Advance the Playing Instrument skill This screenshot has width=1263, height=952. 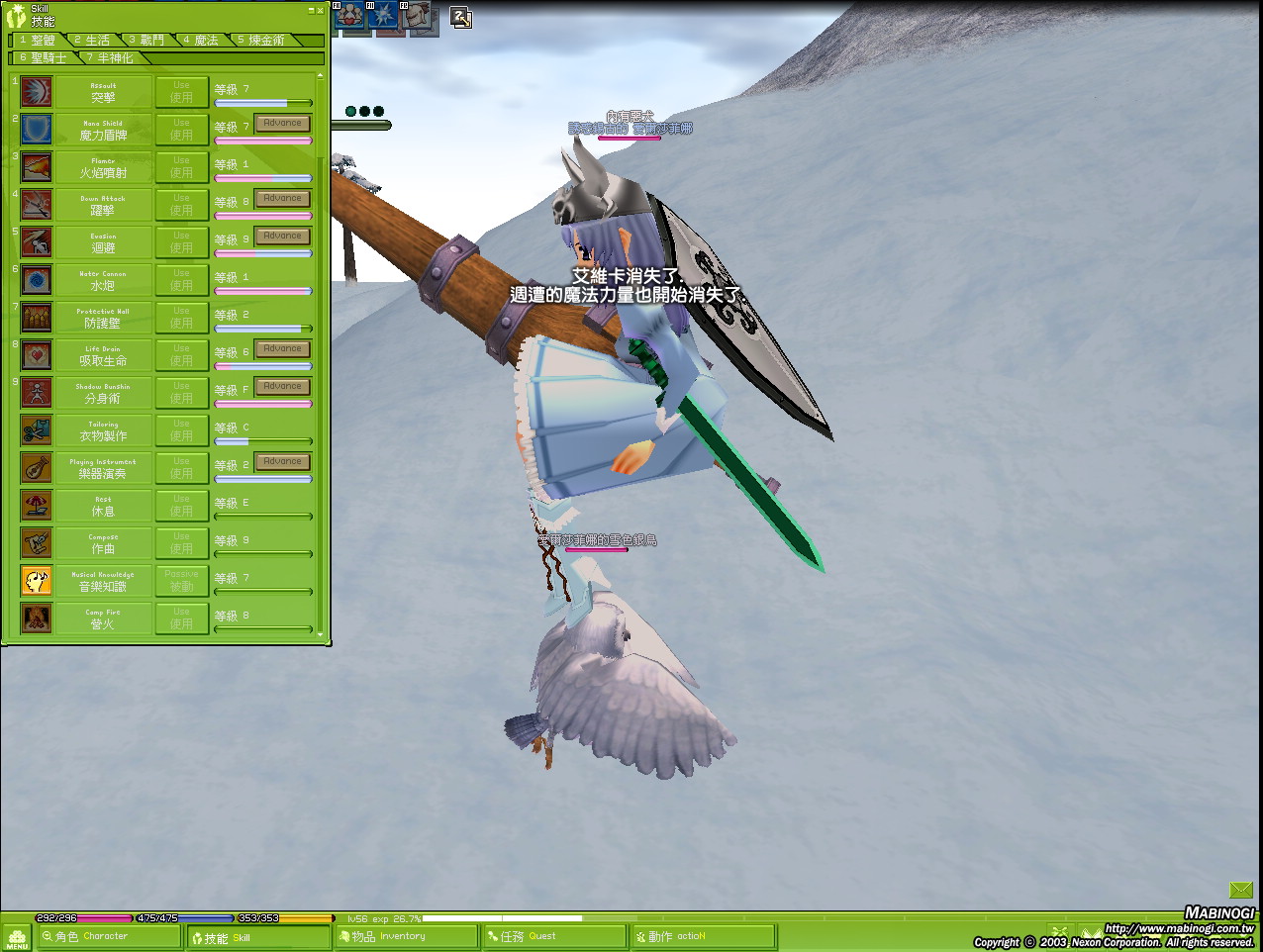(282, 462)
